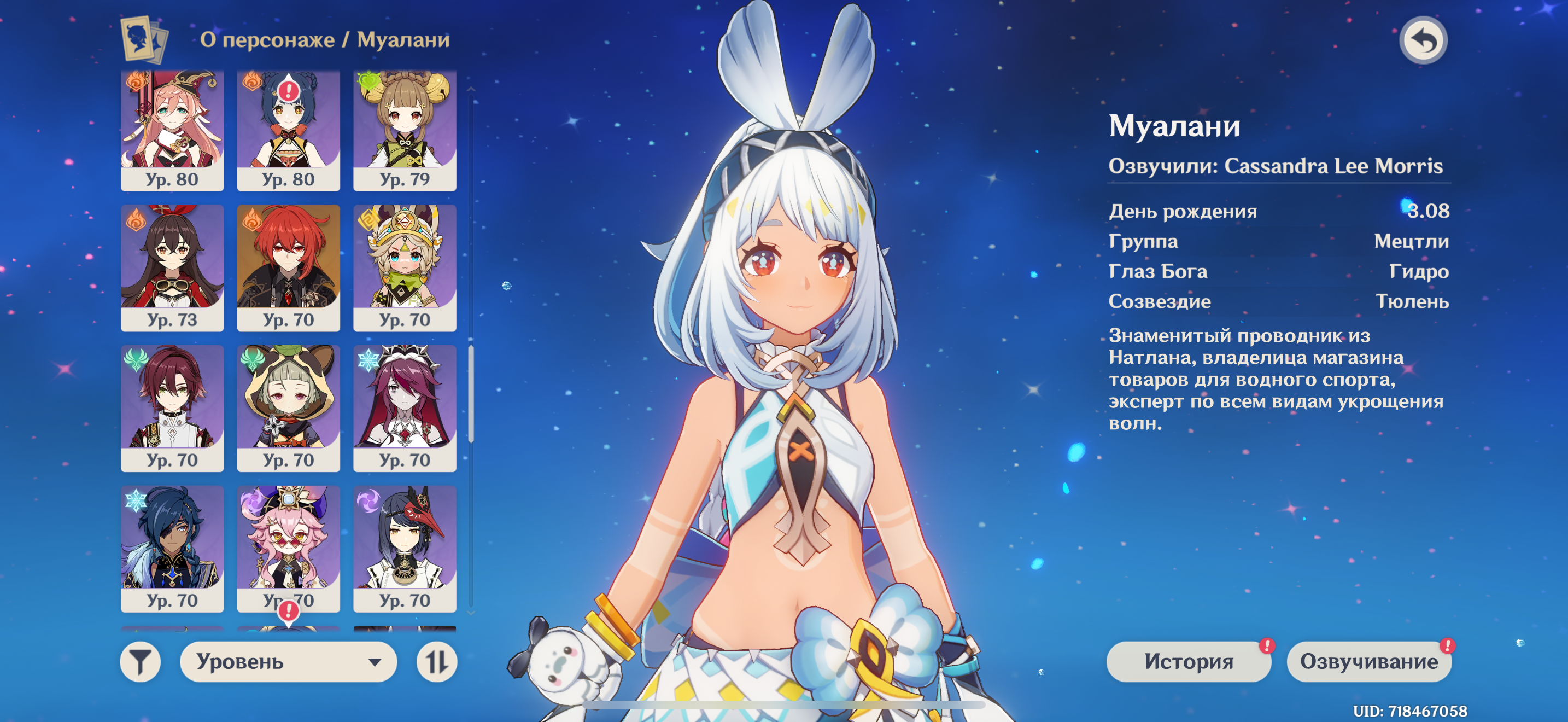Choose Yaoyao's level 79 portrait
The image size is (1568, 722).
[404, 129]
